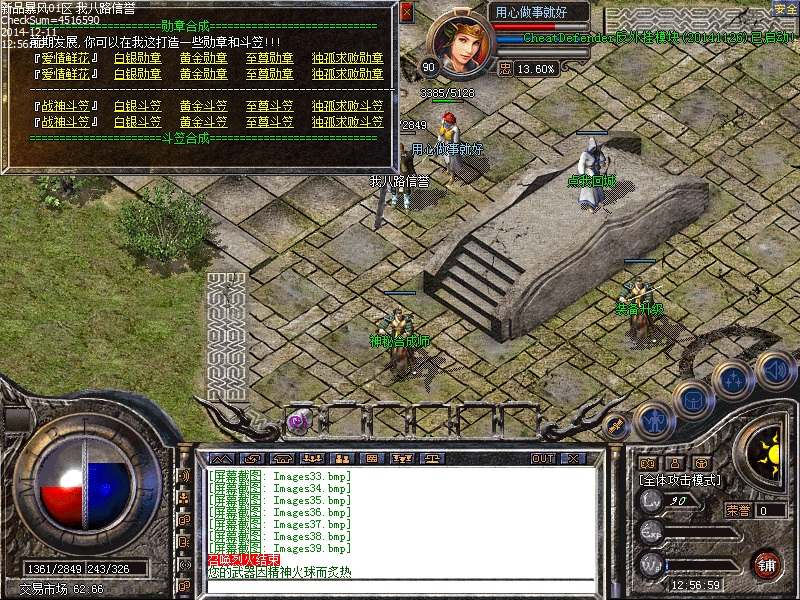800x600 pixels.
Task: Hit the X button beside OUT
Action: [572, 458]
